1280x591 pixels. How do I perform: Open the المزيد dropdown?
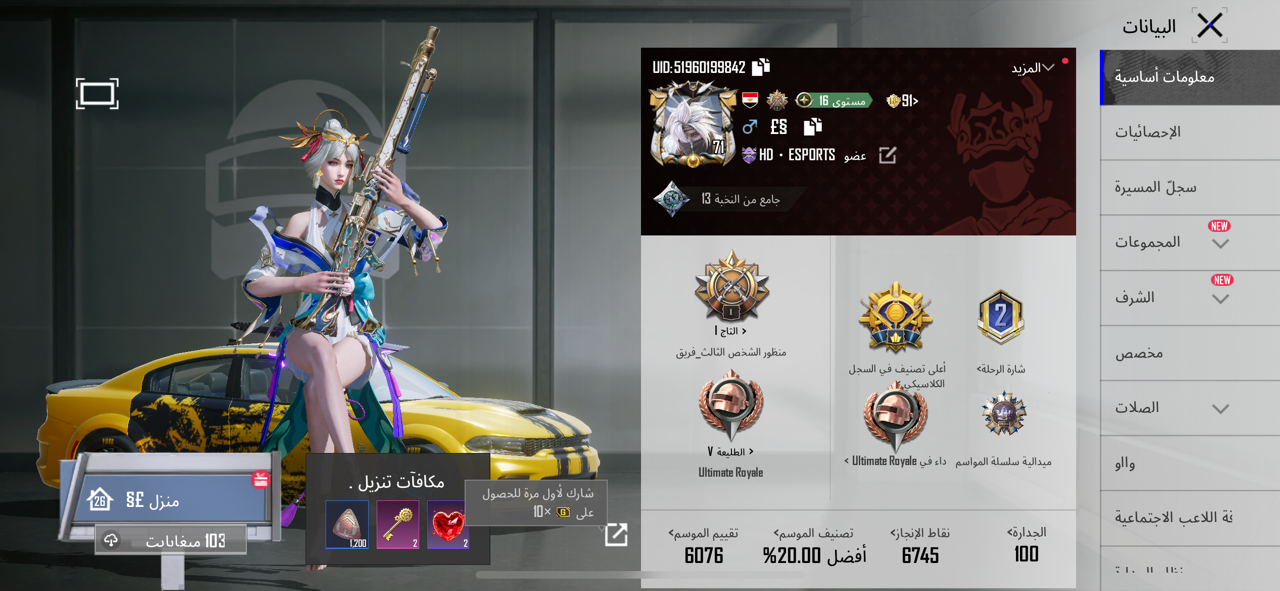(1033, 68)
